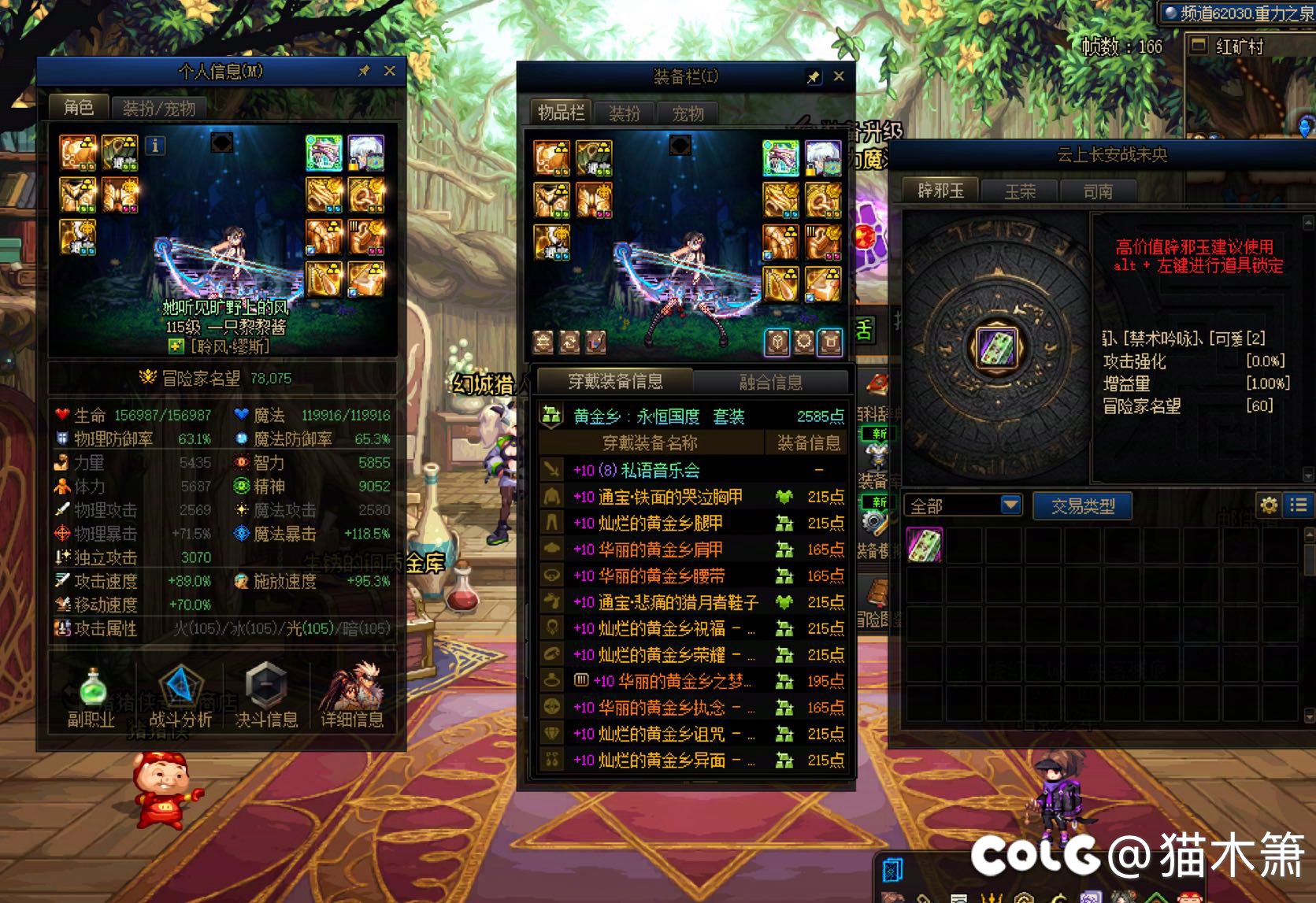This screenshot has width=1316, height=903.
Task: Click the 交易类型 button
Action: coord(1083,506)
